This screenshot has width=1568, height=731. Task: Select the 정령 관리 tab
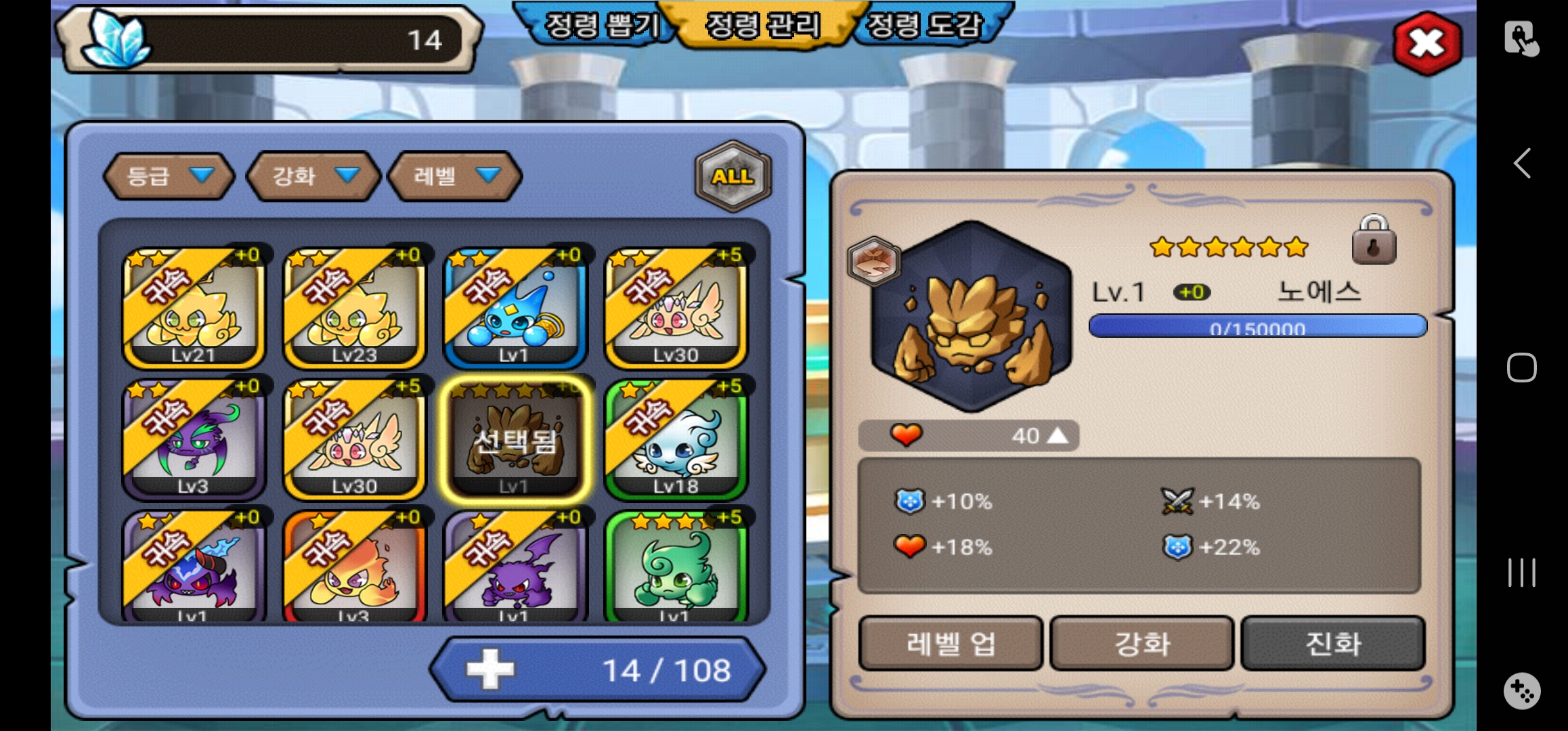[763, 26]
